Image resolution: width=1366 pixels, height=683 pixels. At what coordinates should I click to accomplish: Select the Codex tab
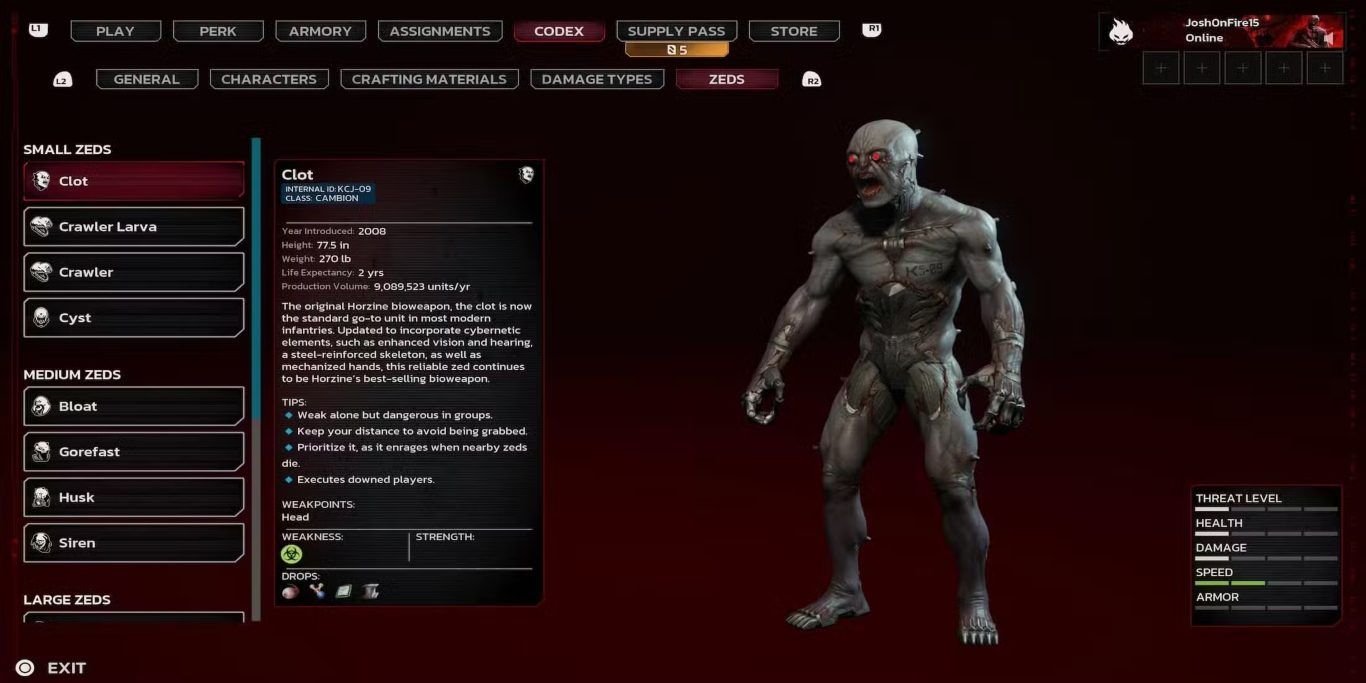[x=559, y=31]
